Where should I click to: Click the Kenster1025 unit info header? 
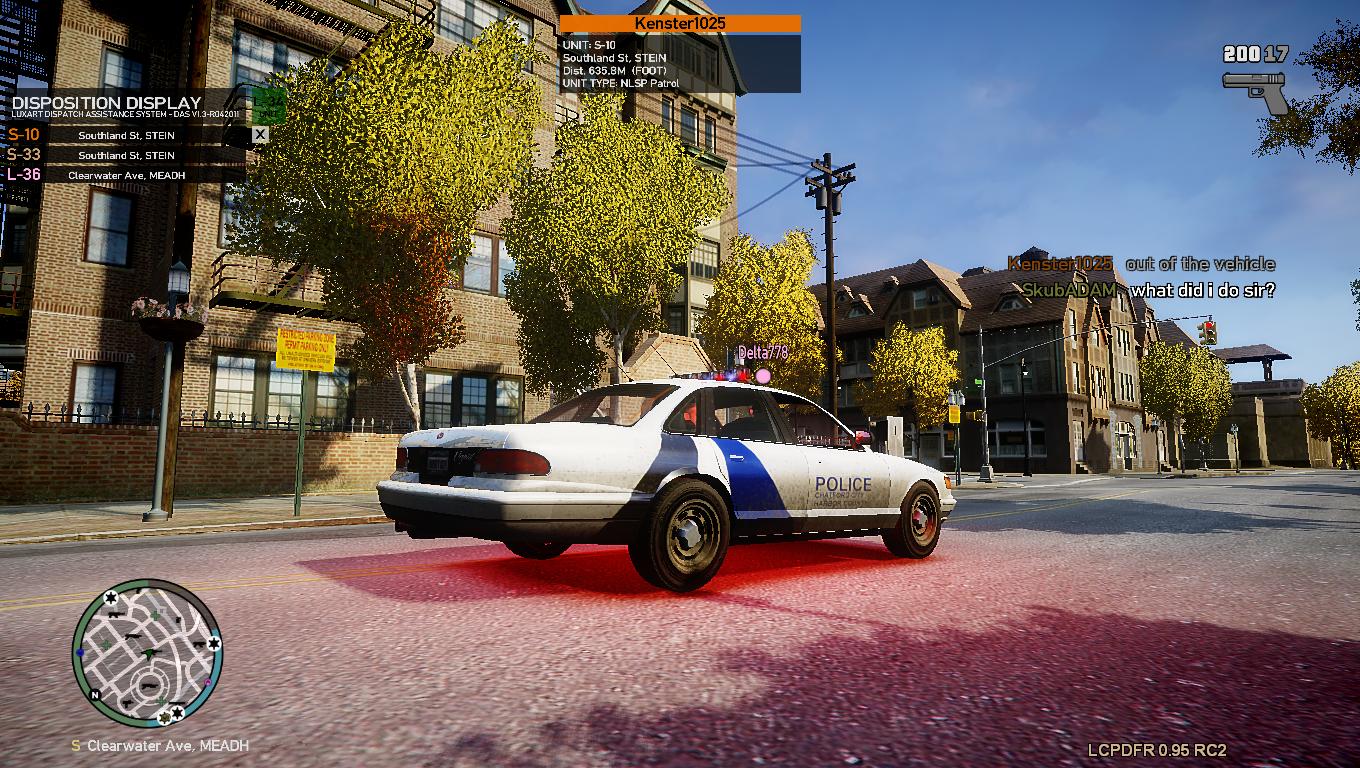680,23
